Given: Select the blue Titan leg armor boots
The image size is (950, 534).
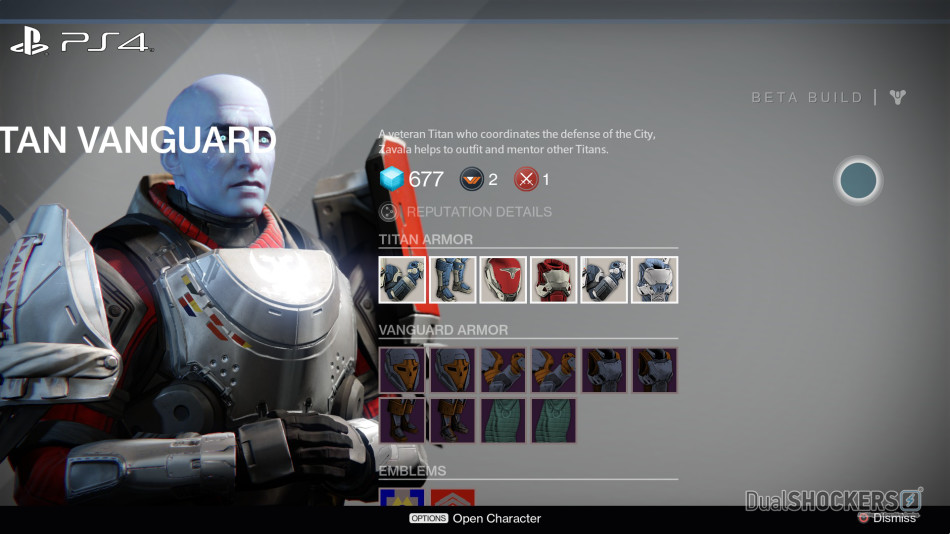Looking at the screenshot, I should (453, 280).
